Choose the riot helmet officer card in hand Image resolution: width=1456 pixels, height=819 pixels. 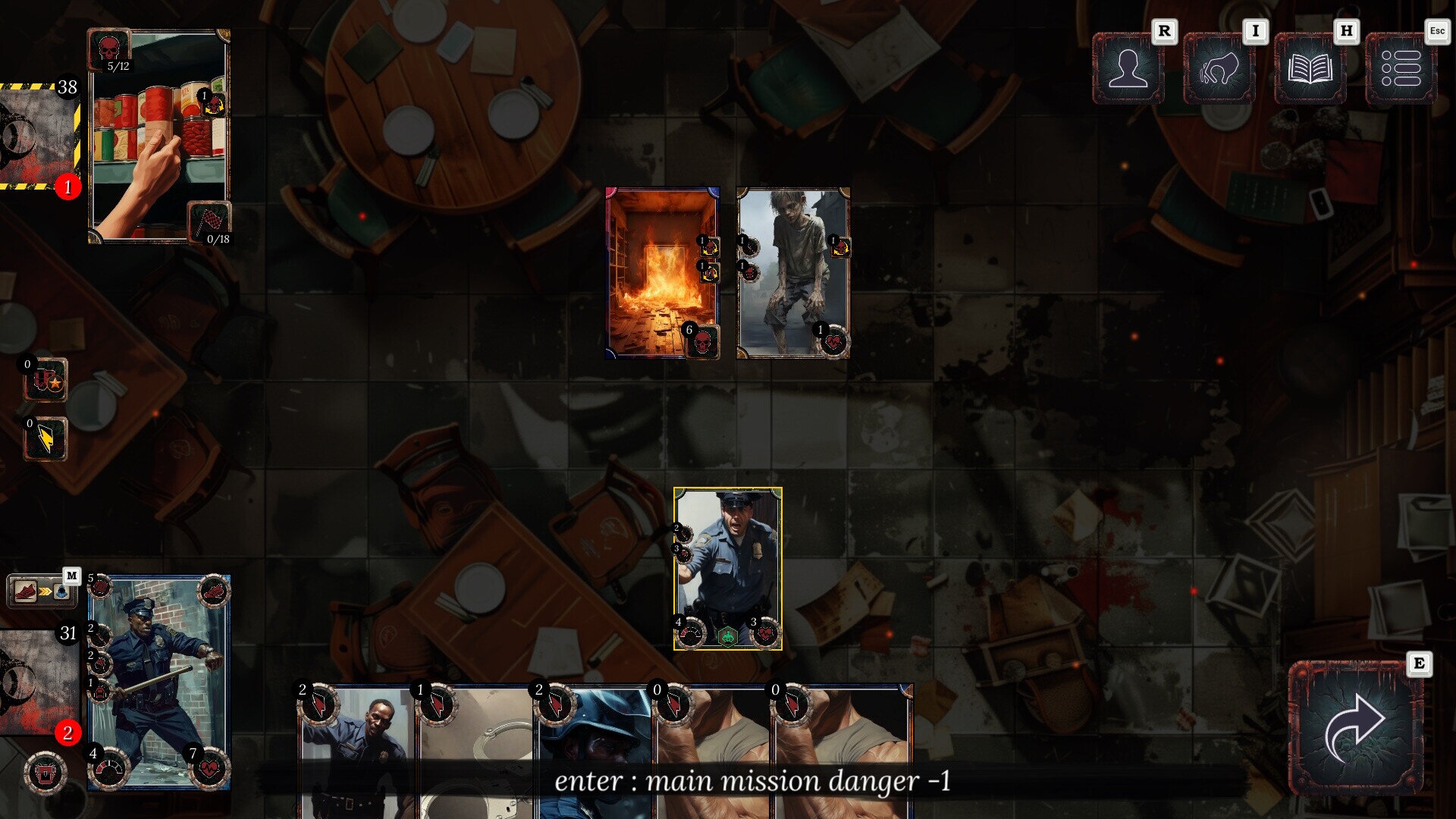(594, 751)
